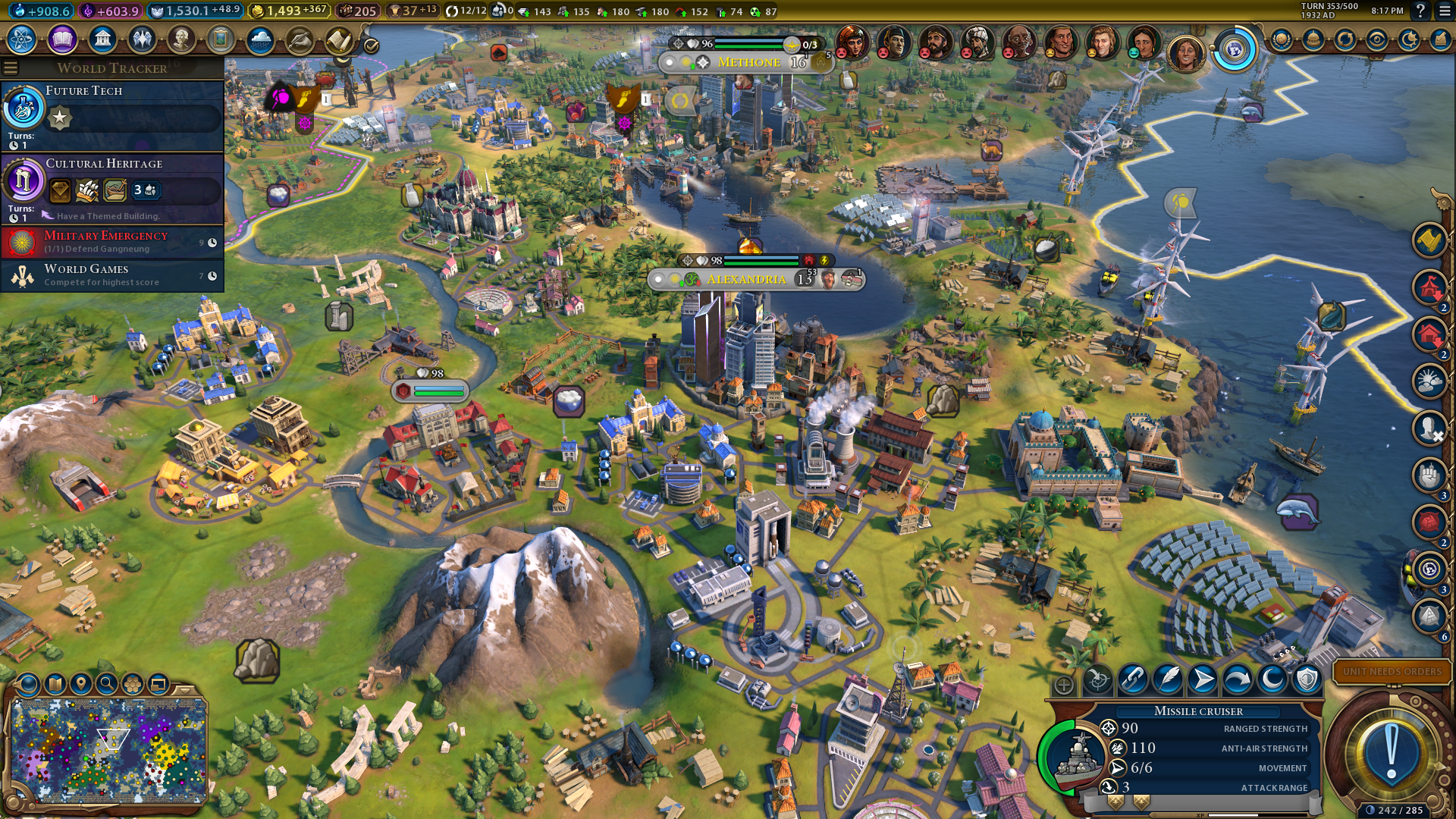View the government building icon

(x=102, y=39)
